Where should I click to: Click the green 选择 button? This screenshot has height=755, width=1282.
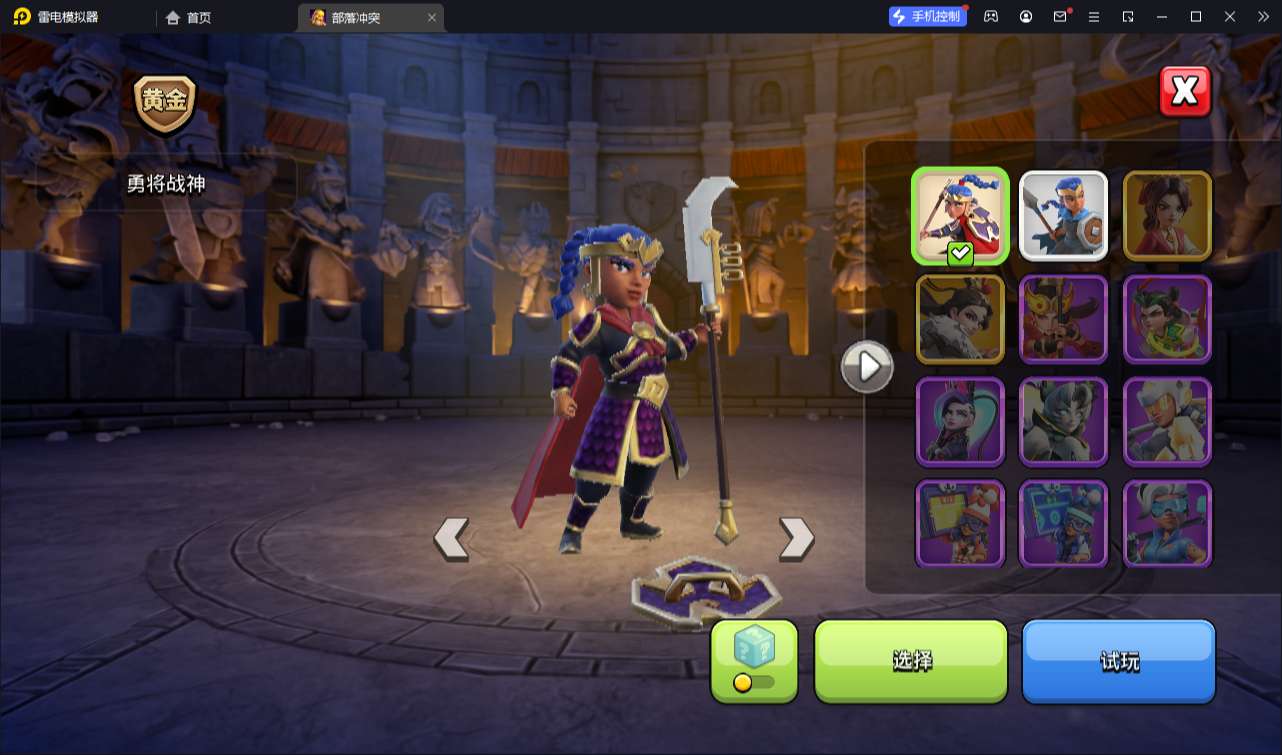pyautogui.click(x=911, y=660)
